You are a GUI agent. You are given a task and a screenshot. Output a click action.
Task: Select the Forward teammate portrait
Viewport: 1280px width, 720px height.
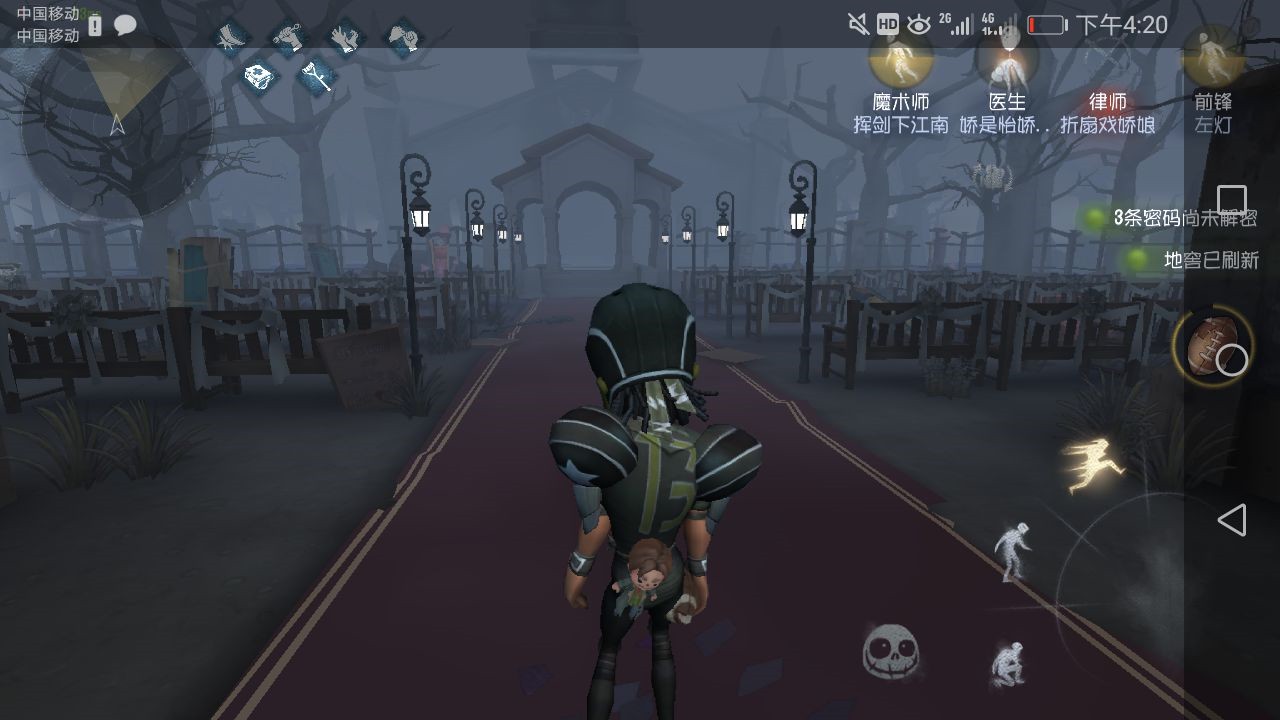tap(1212, 60)
